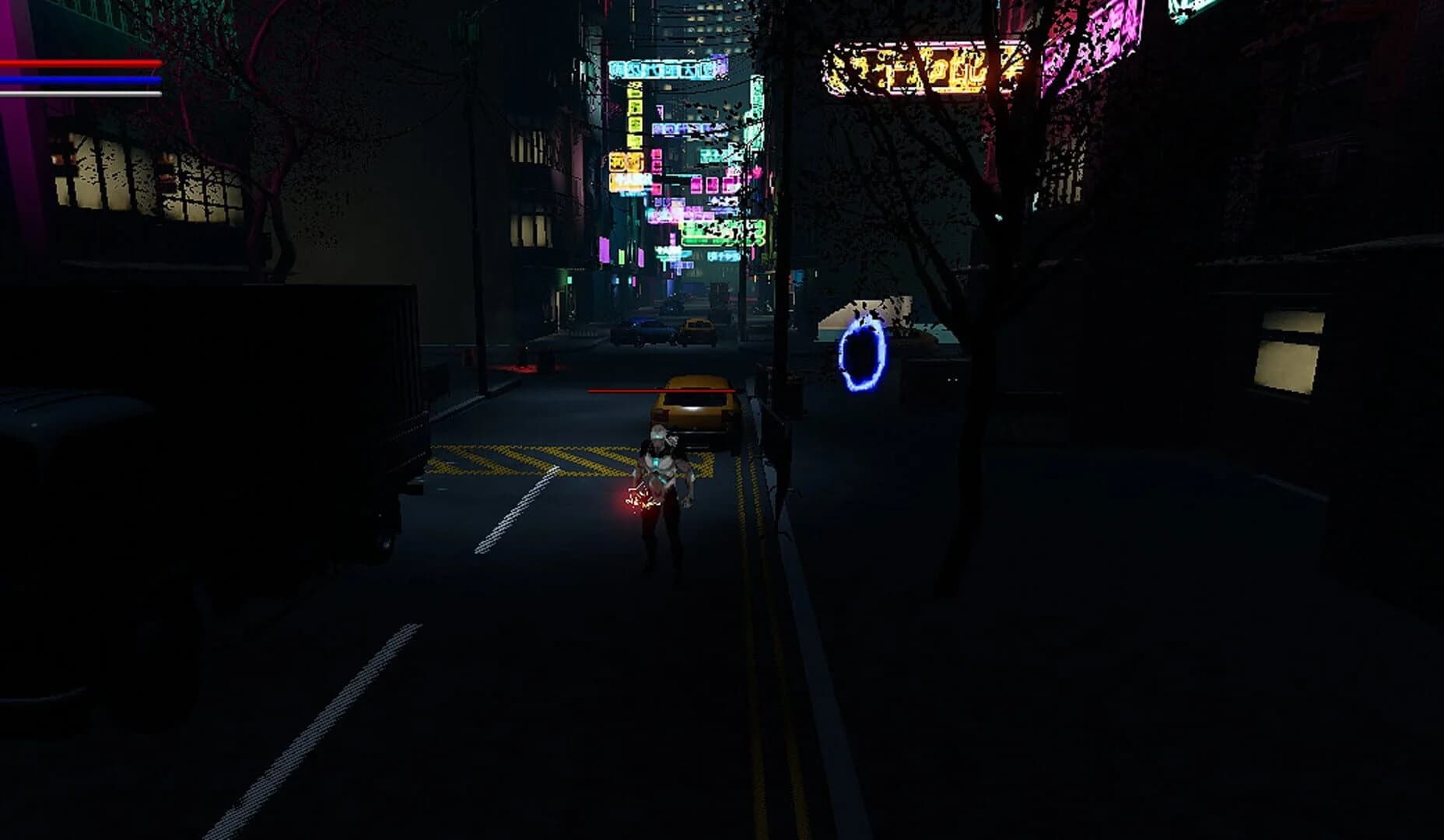
Task: Click the enemy health bar above the taxi
Action: (661, 389)
